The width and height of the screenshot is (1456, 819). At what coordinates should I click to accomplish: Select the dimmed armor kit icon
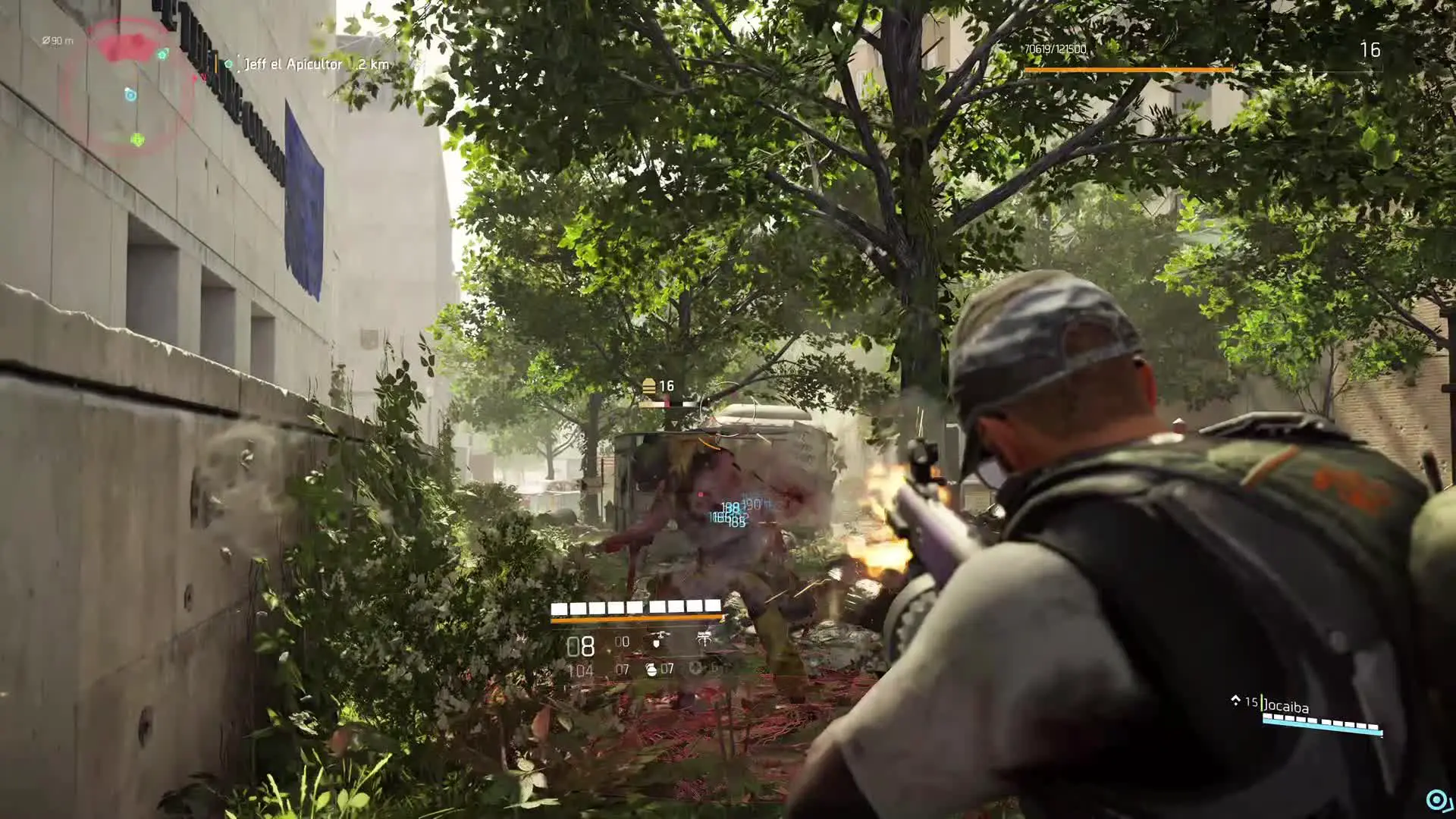[x=695, y=669]
